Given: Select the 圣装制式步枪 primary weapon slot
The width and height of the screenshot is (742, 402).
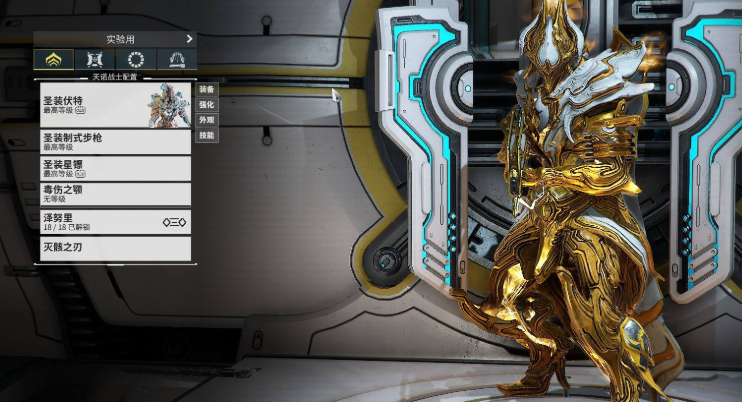Looking at the screenshot, I should tap(115, 141).
